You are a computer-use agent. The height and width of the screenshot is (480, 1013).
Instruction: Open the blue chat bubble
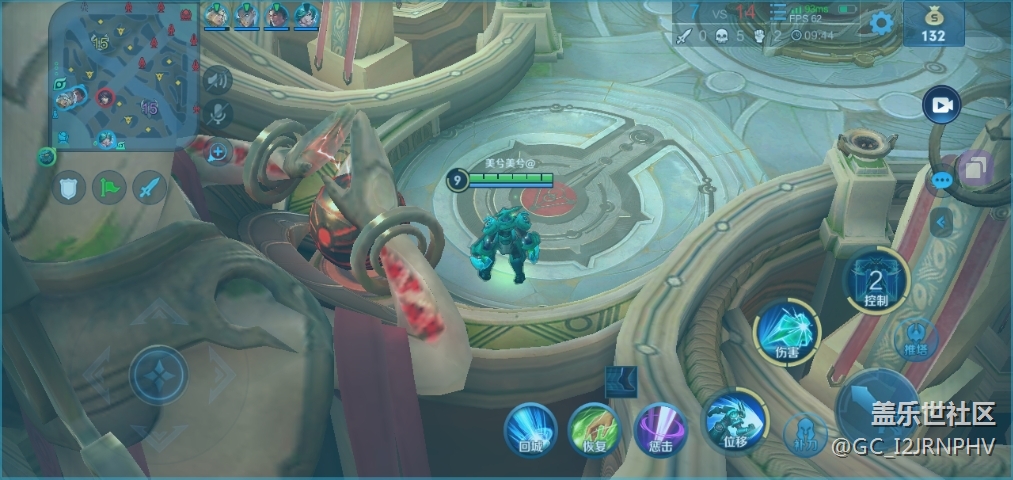pyautogui.click(x=941, y=181)
